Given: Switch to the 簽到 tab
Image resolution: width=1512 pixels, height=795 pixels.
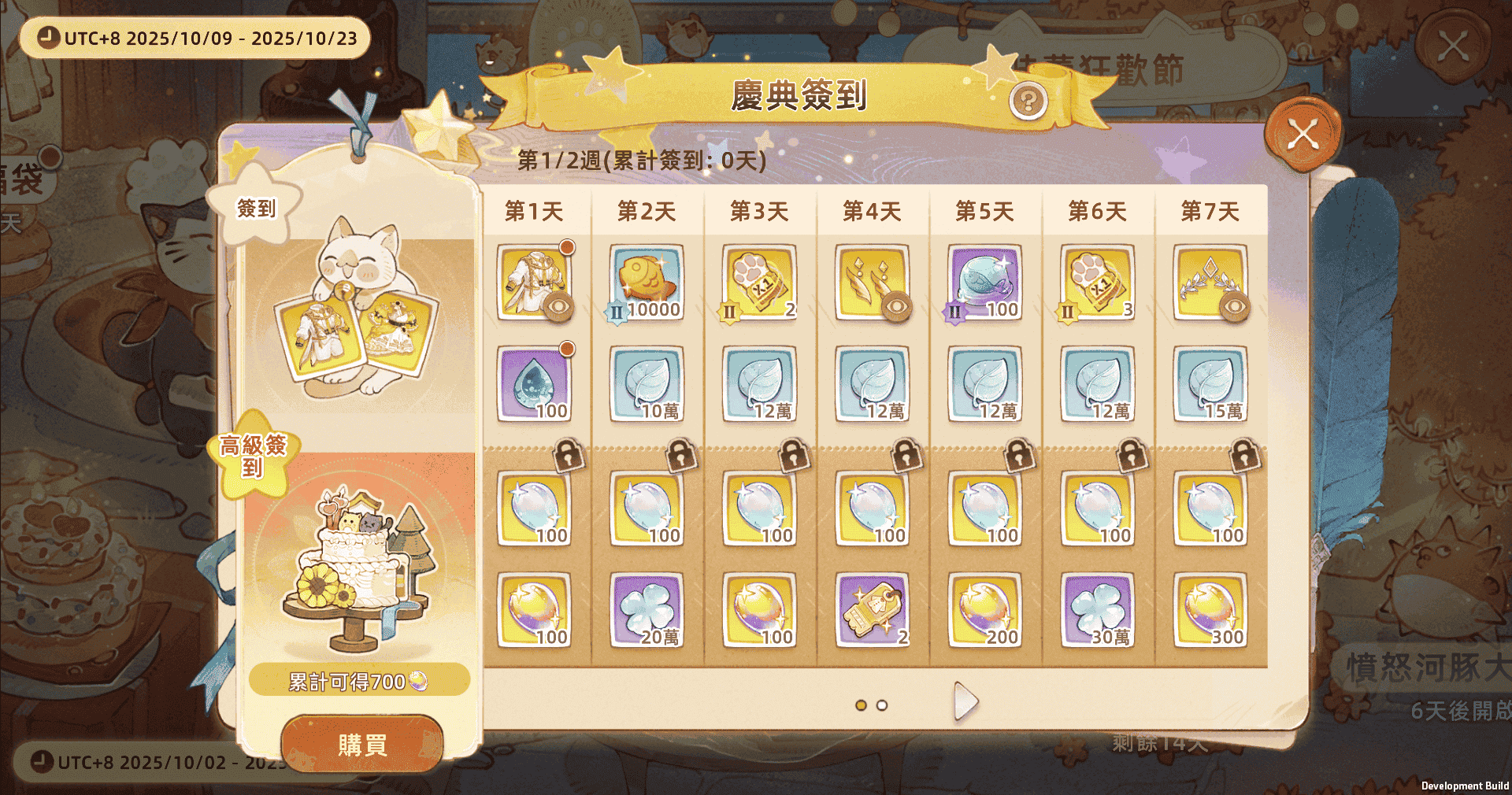Looking at the screenshot, I should tap(257, 209).
